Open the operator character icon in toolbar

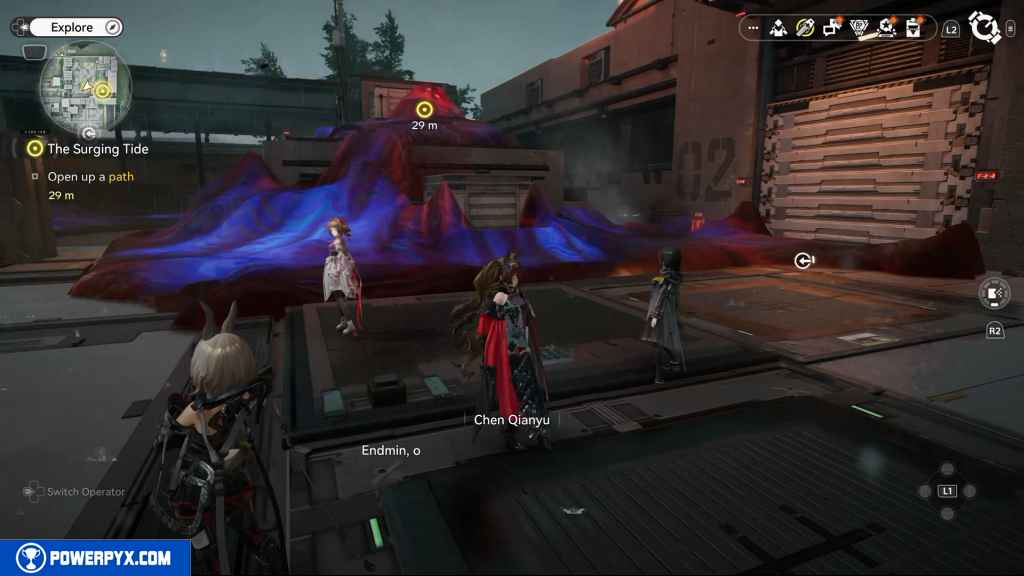778,28
